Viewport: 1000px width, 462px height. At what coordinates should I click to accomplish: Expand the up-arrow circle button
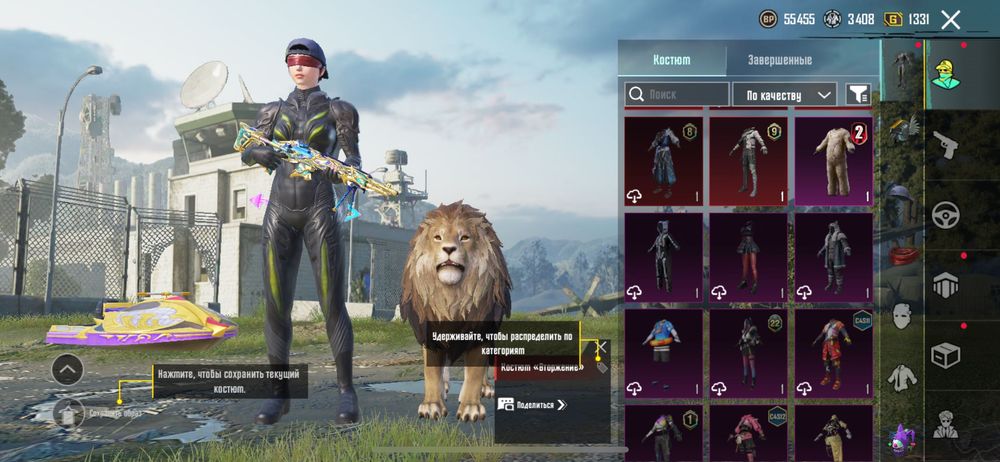(x=67, y=369)
